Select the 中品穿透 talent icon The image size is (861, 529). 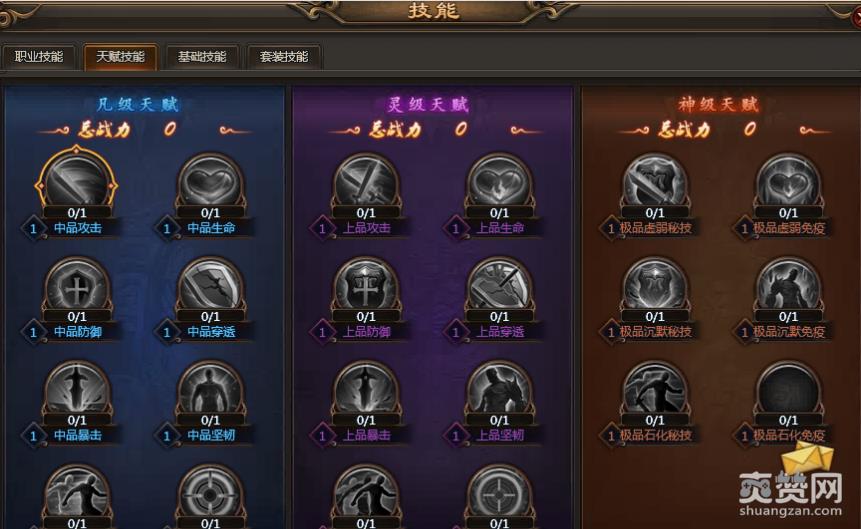(210, 287)
